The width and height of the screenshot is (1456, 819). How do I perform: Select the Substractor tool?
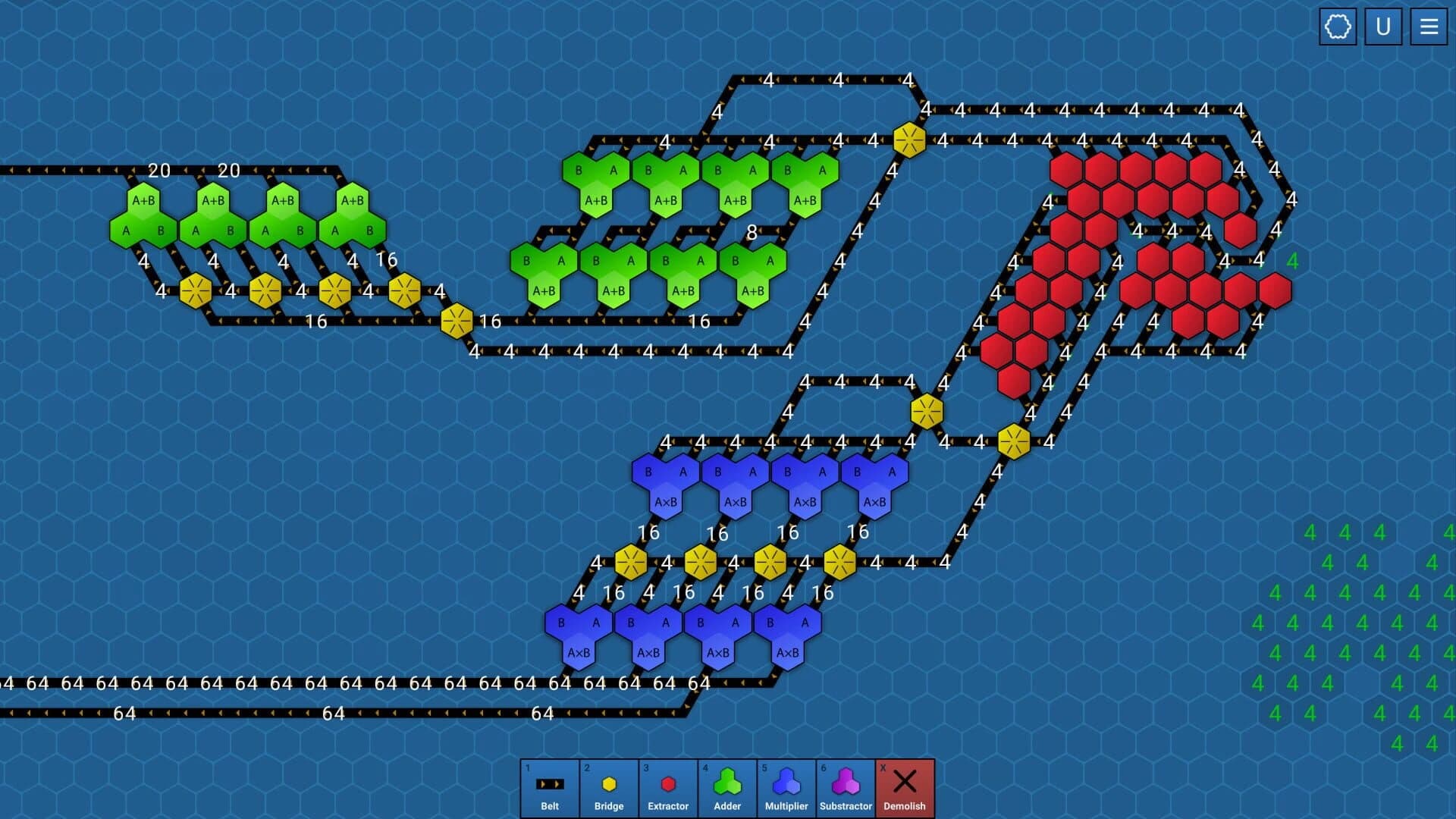[845, 787]
